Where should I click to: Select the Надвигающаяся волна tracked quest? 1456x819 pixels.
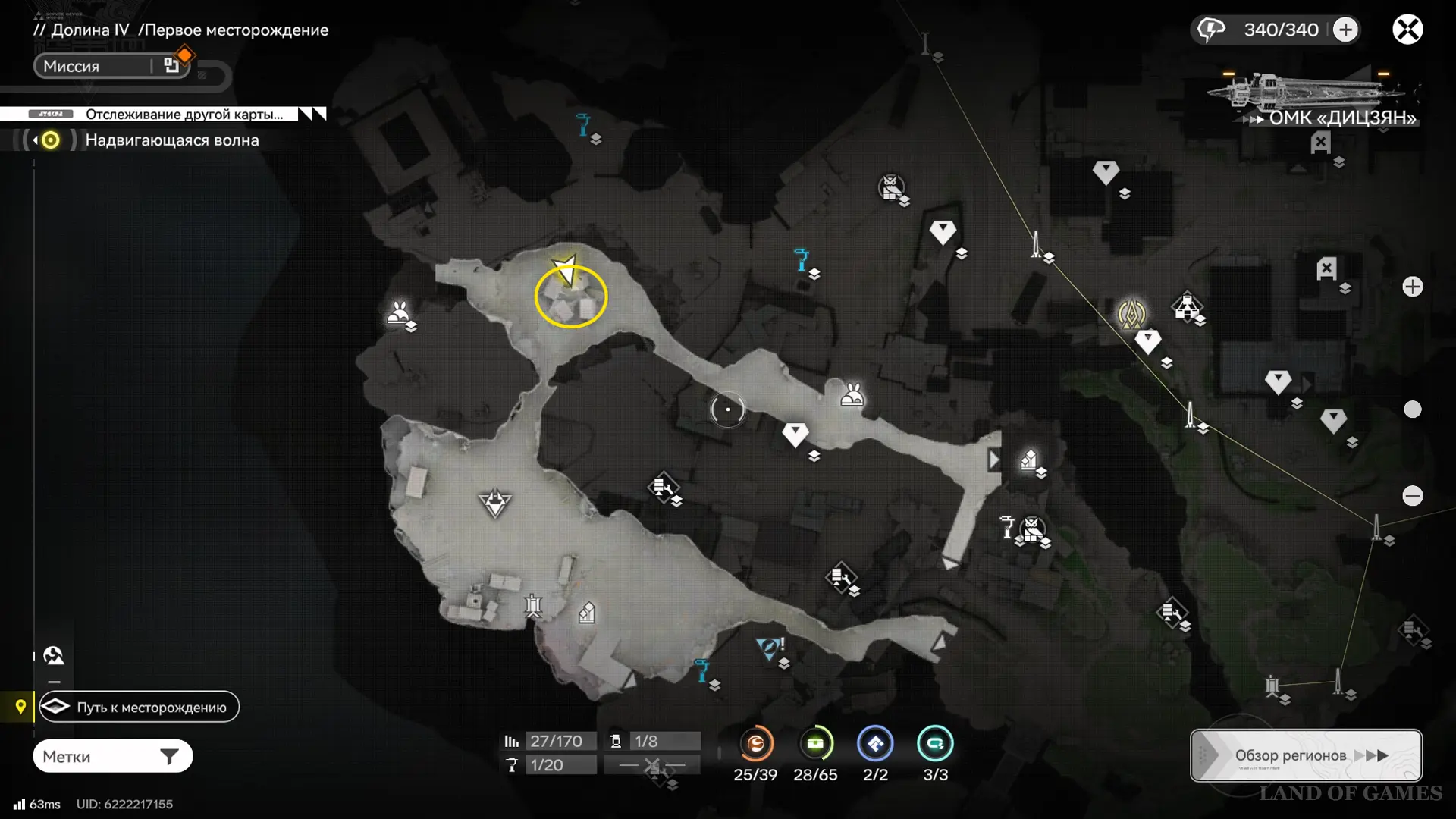pyautogui.click(x=171, y=140)
